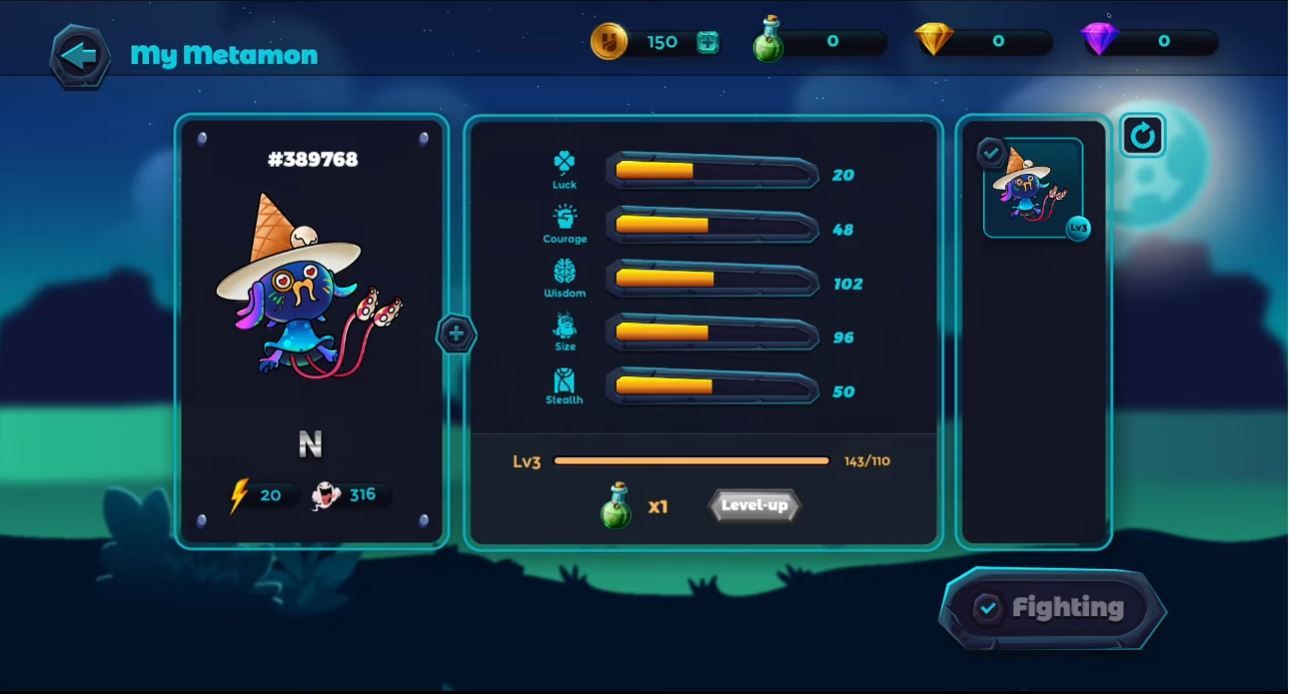This screenshot has width=1289, height=694.
Task: Select the Lv3 Metamon thumbnail
Action: point(1033,188)
